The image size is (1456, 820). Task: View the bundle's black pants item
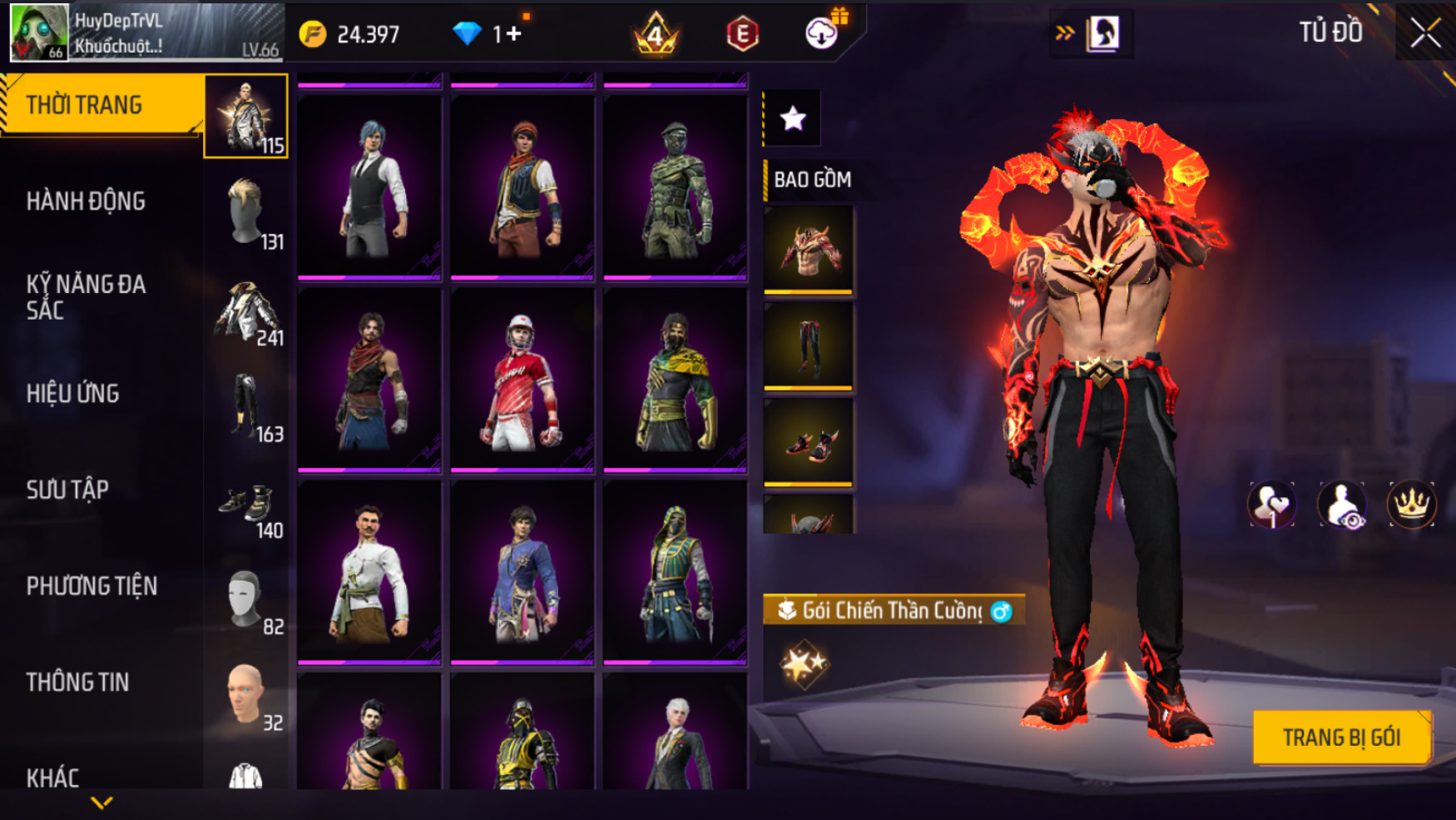(x=808, y=345)
